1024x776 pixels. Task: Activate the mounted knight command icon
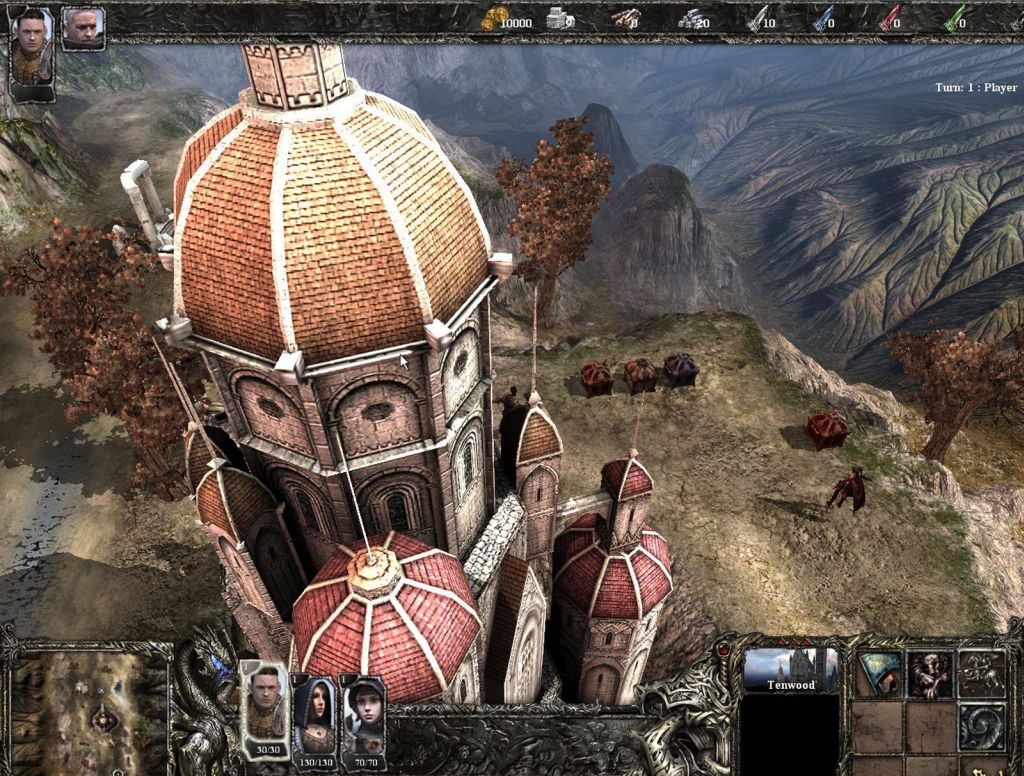[981, 674]
